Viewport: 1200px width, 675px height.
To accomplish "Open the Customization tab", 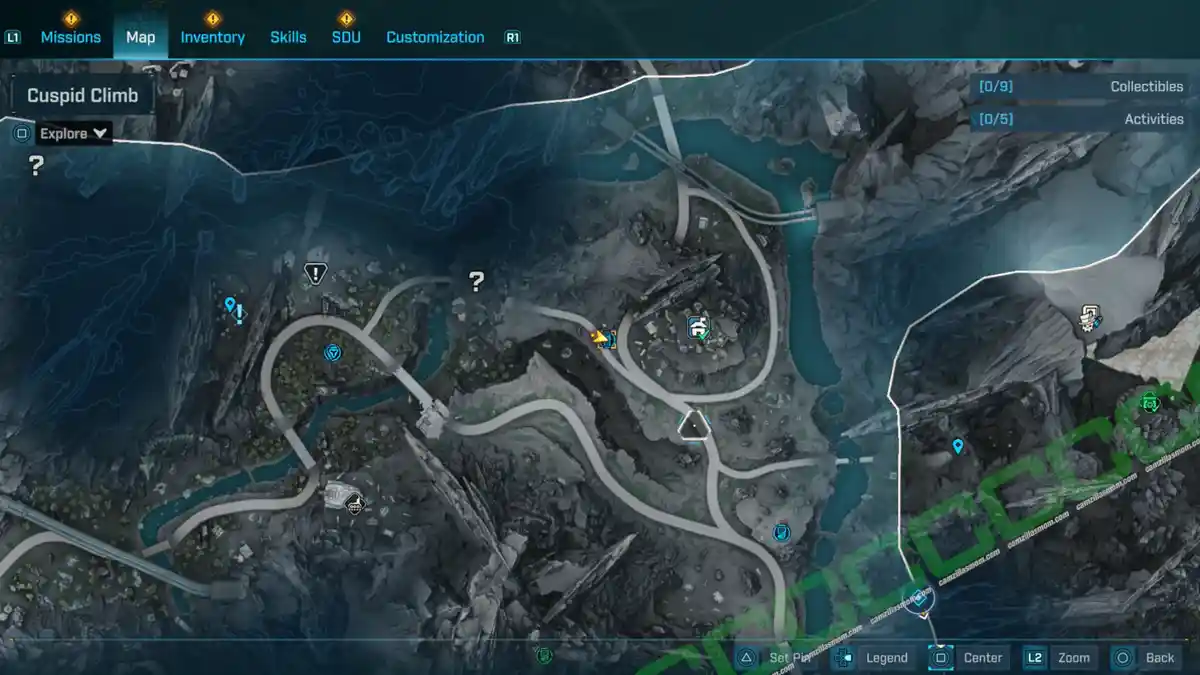I will tap(435, 37).
